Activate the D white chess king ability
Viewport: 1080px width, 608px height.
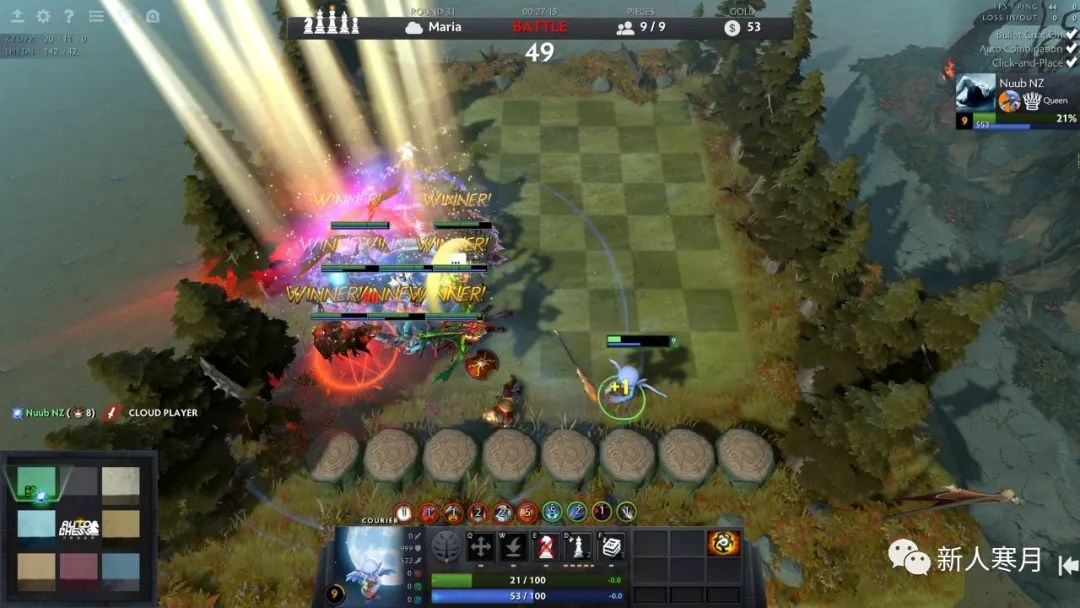(x=579, y=547)
